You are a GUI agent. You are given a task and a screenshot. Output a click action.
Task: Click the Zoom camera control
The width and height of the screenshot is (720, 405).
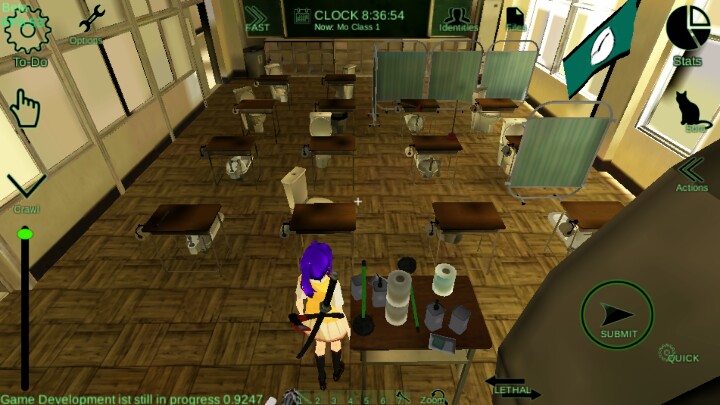point(432,398)
